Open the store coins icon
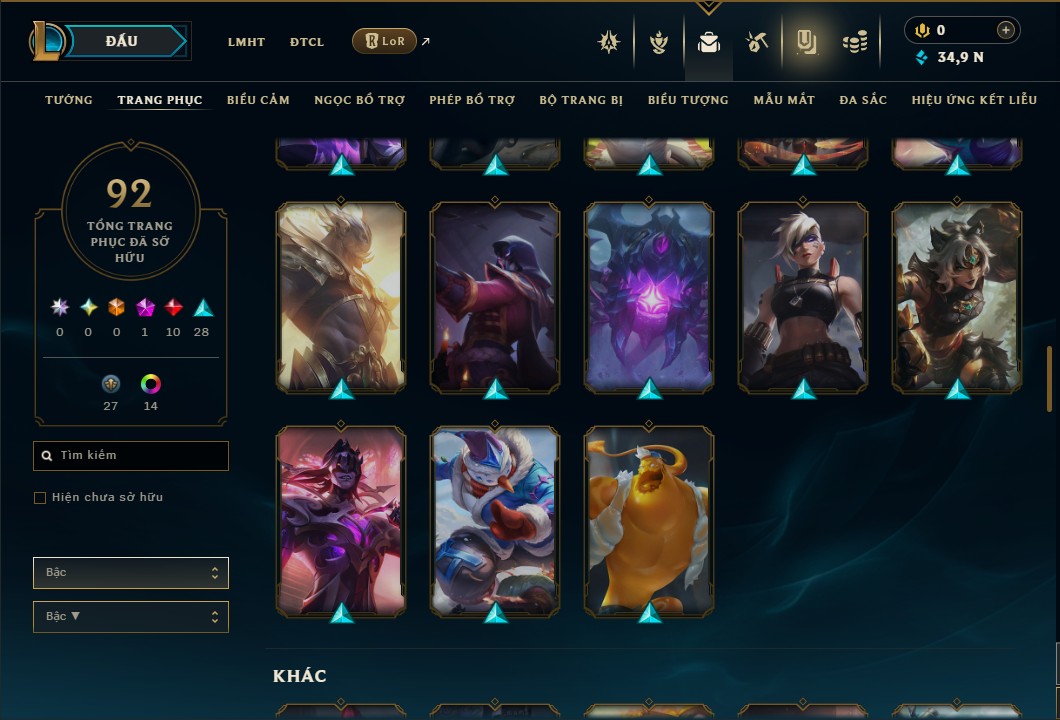This screenshot has width=1060, height=720. tap(854, 42)
